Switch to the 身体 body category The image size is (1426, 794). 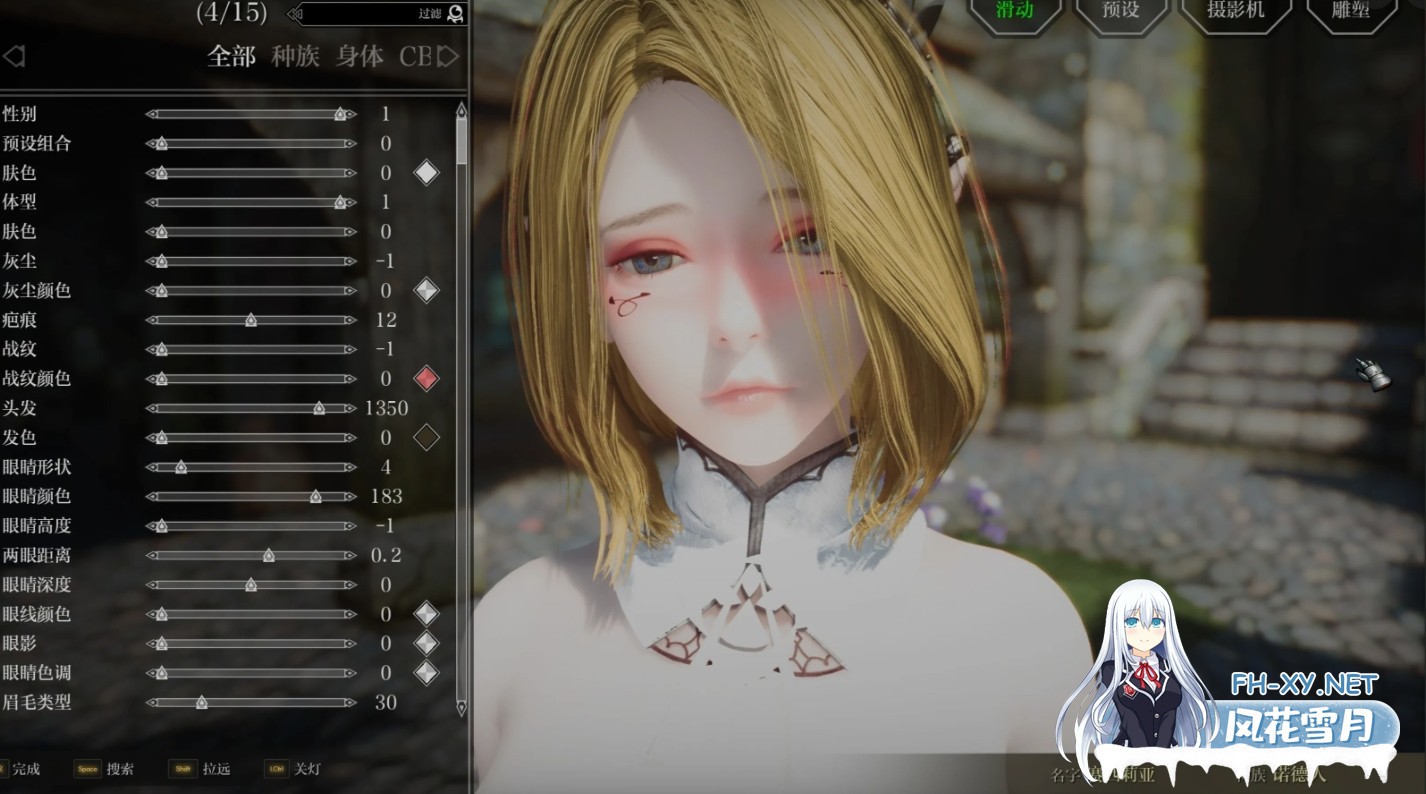coord(358,56)
